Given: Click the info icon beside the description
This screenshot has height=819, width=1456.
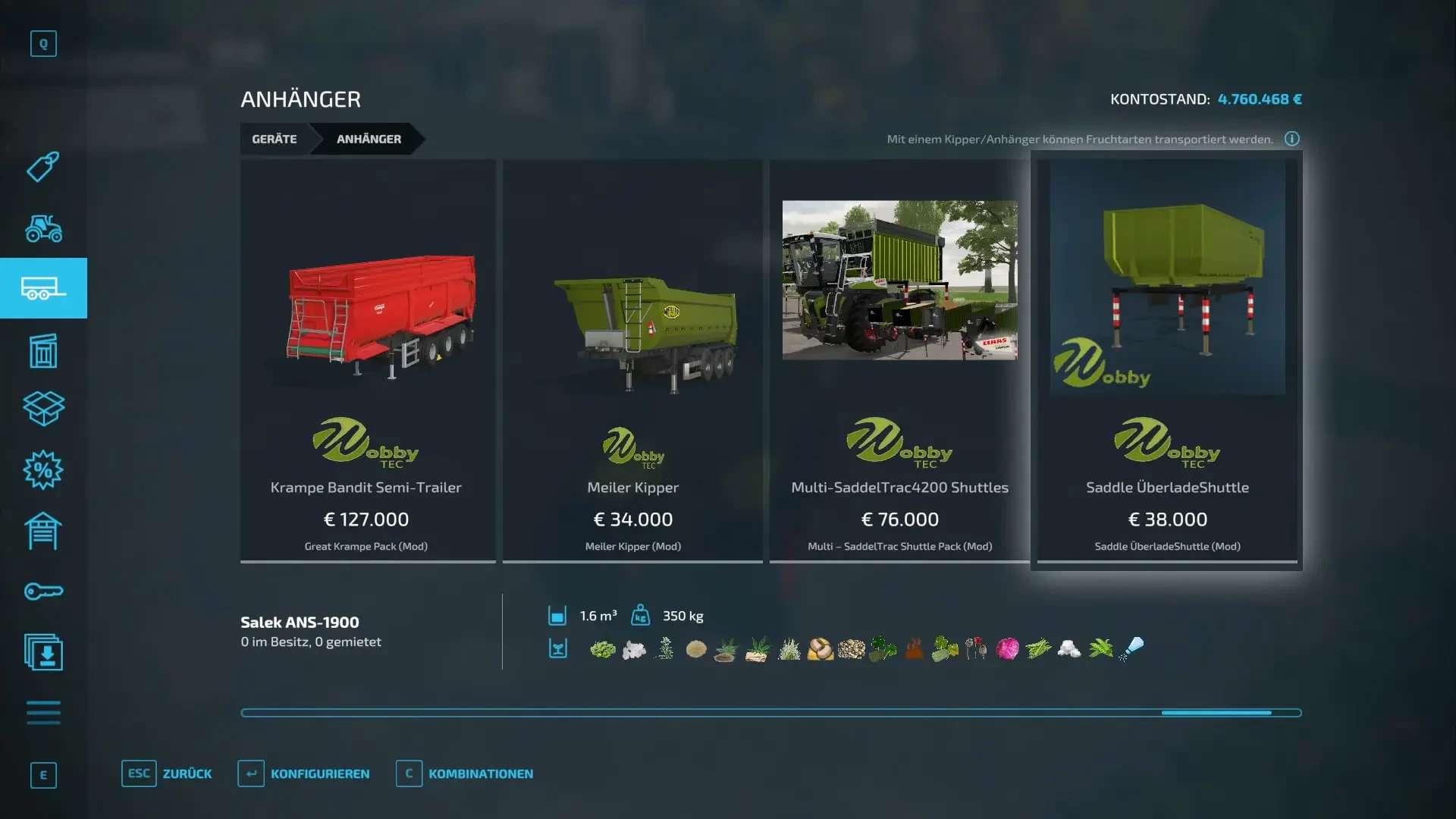Looking at the screenshot, I should click(x=1291, y=139).
